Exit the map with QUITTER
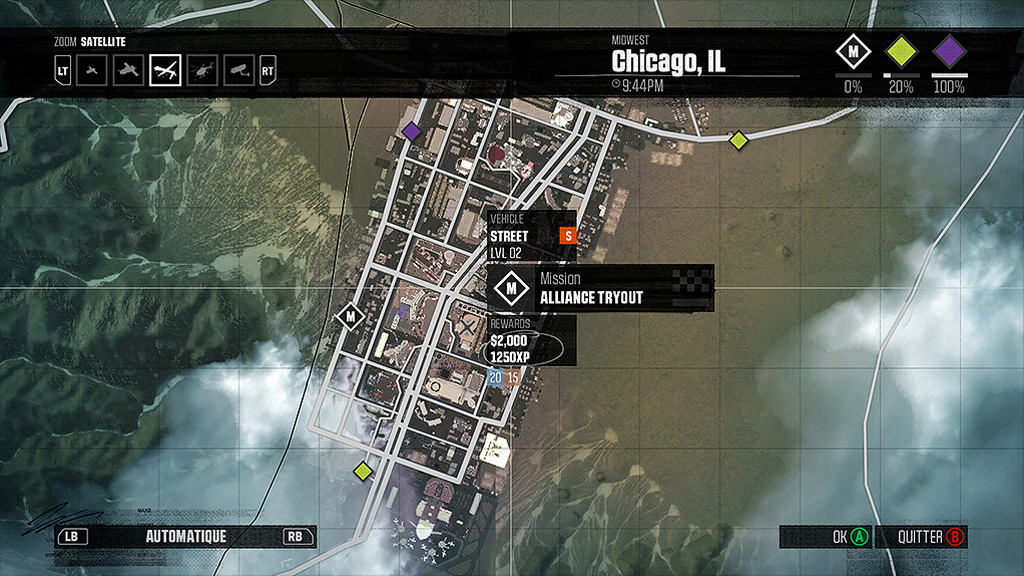 point(921,537)
